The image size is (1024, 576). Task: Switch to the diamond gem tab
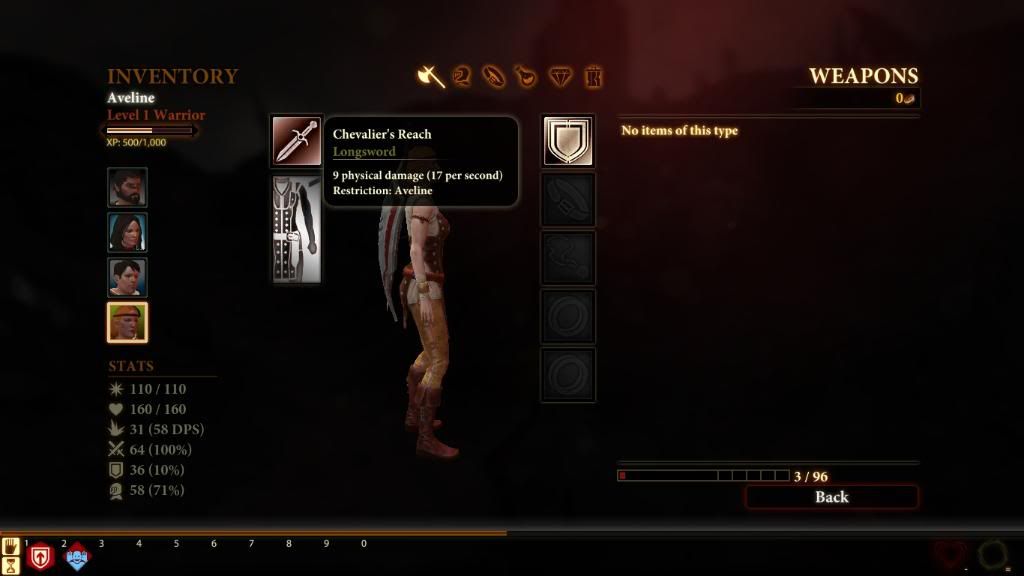[560, 76]
